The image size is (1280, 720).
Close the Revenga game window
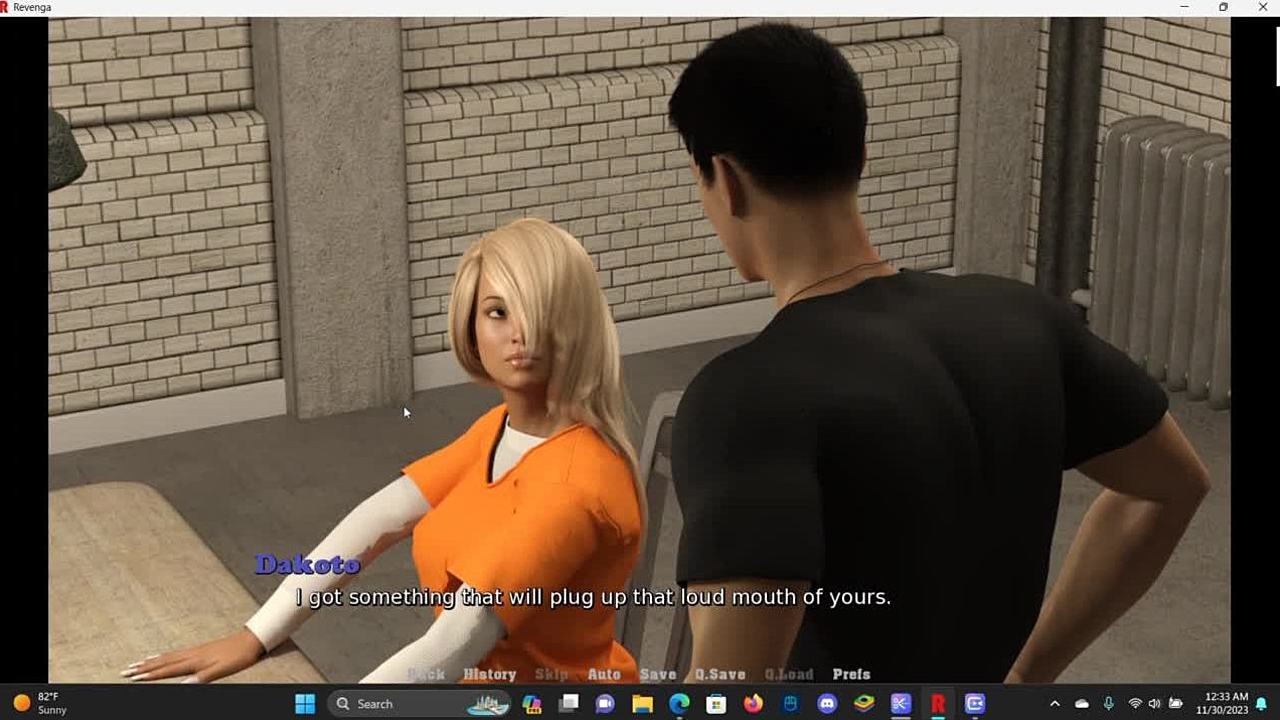point(1262,7)
